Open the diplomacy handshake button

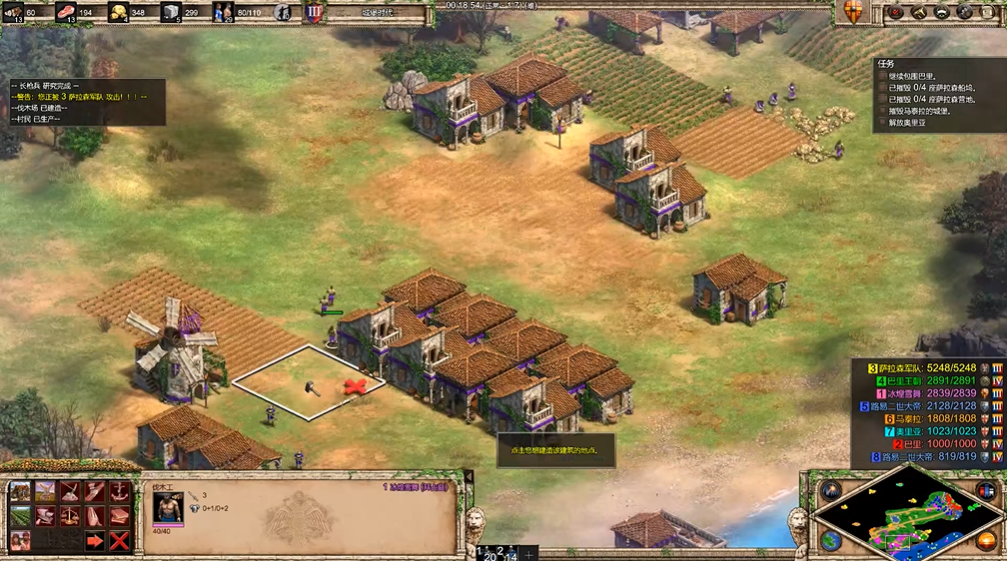[942, 12]
